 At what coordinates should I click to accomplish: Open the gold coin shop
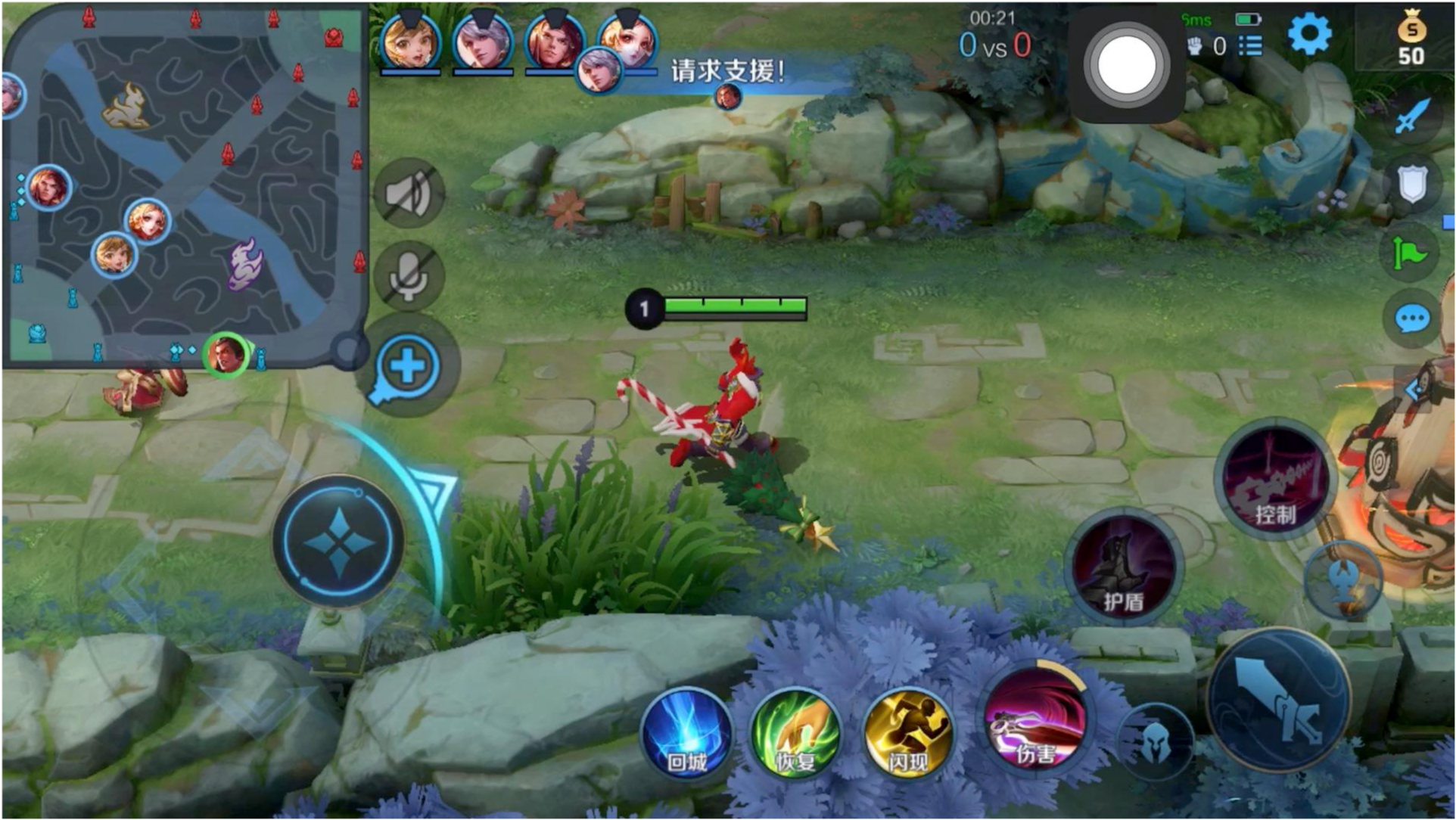(x=1411, y=39)
